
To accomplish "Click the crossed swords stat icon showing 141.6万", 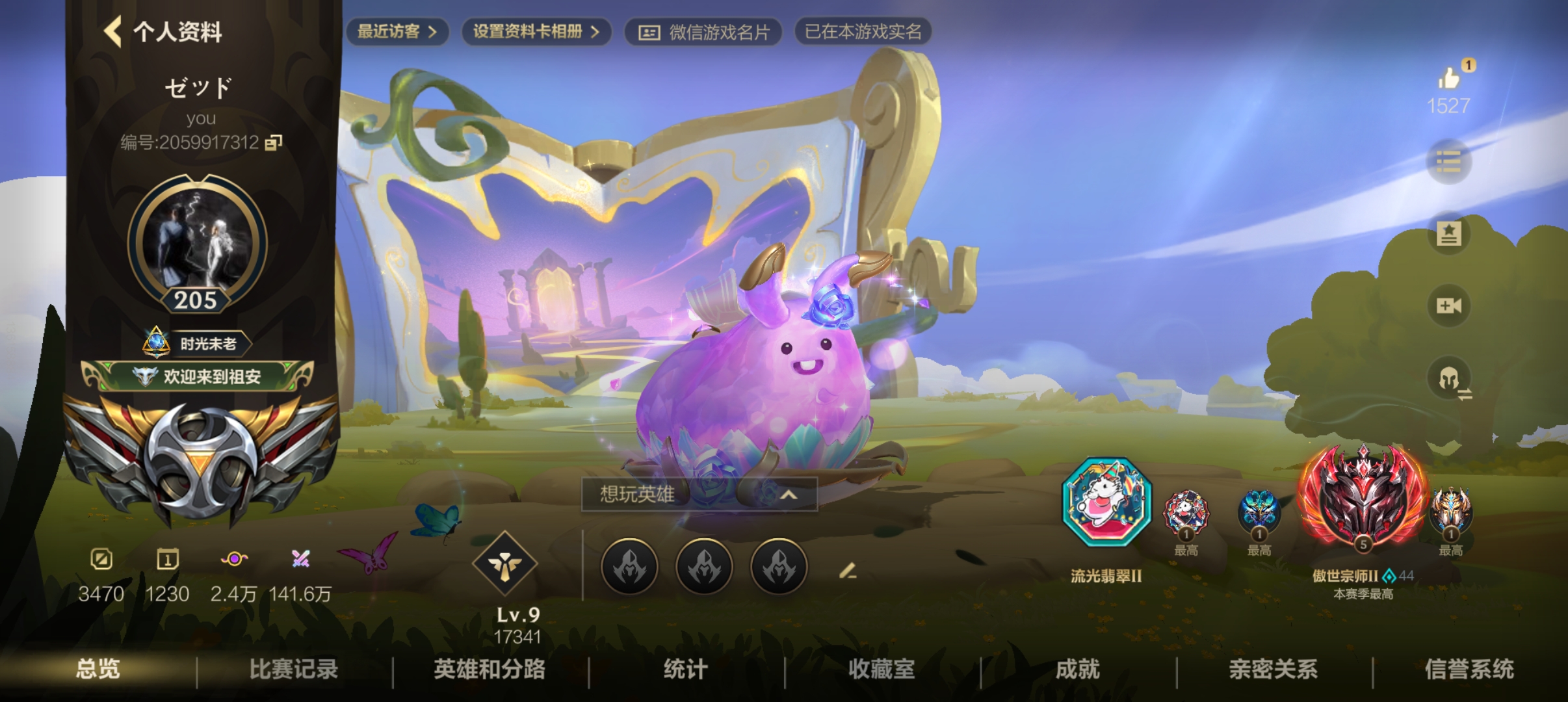I will tap(301, 559).
